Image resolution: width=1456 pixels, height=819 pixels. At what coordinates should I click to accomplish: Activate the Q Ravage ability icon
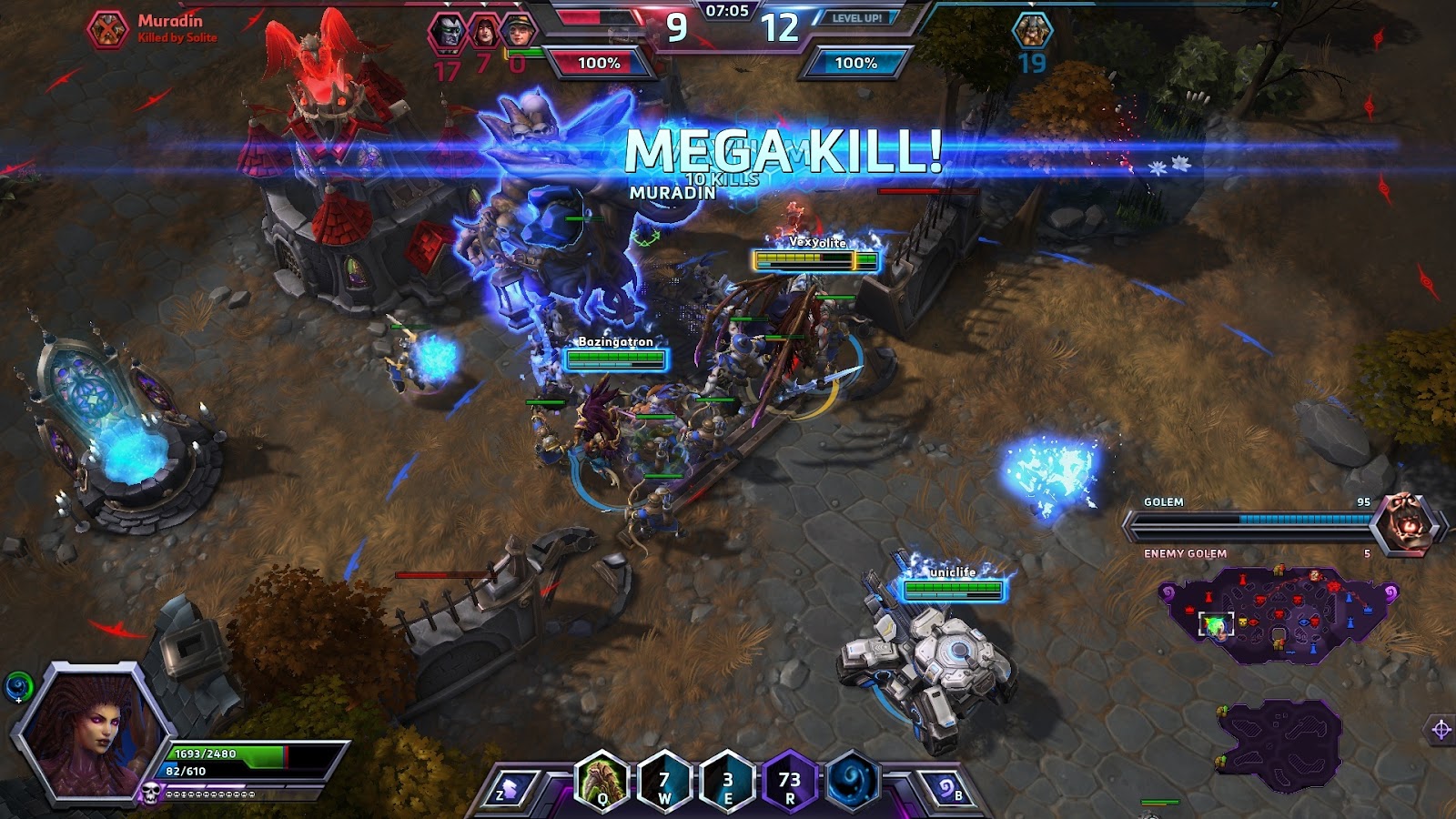(602, 781)
